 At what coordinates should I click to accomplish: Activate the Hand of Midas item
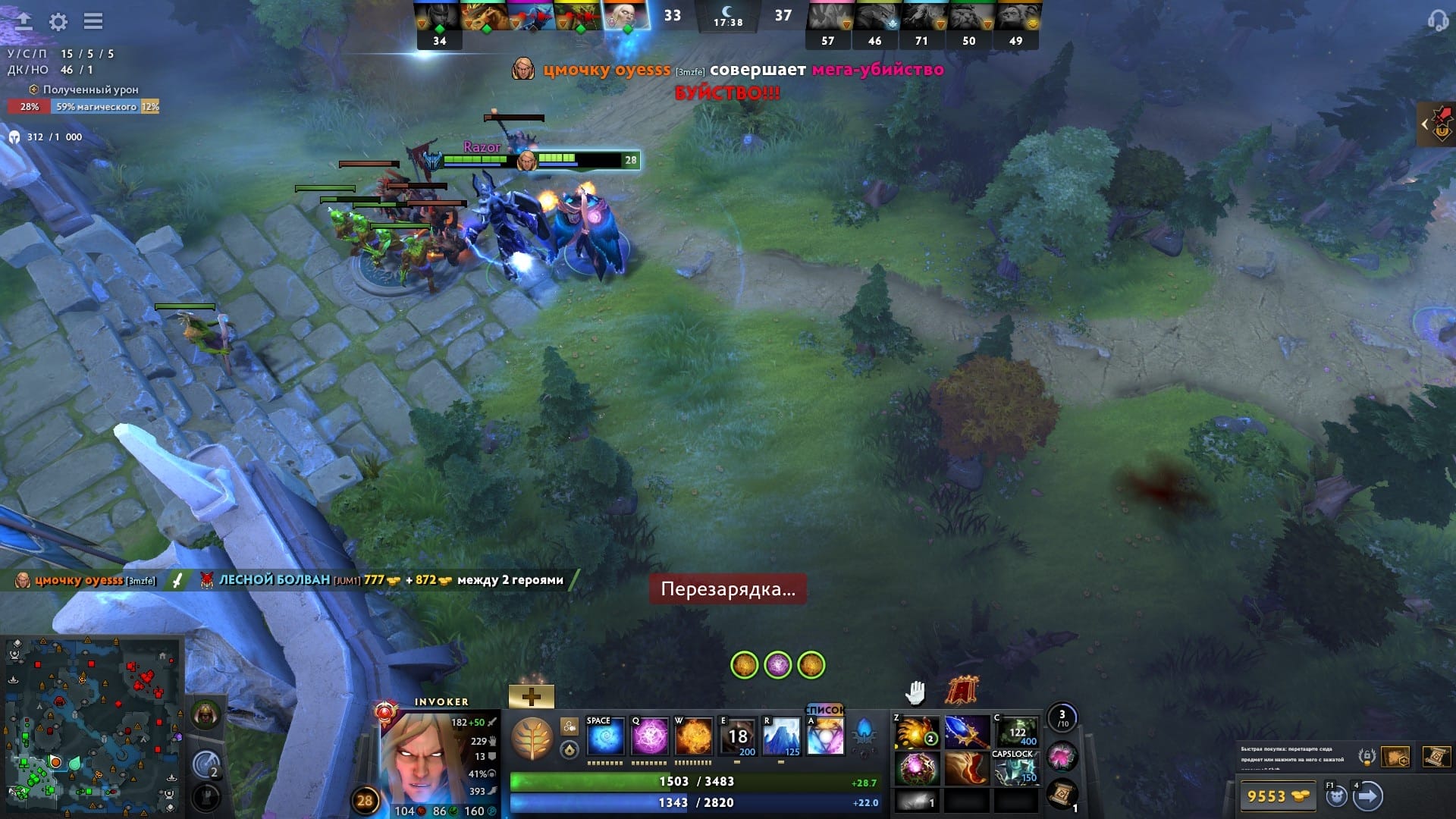(919, 732)
